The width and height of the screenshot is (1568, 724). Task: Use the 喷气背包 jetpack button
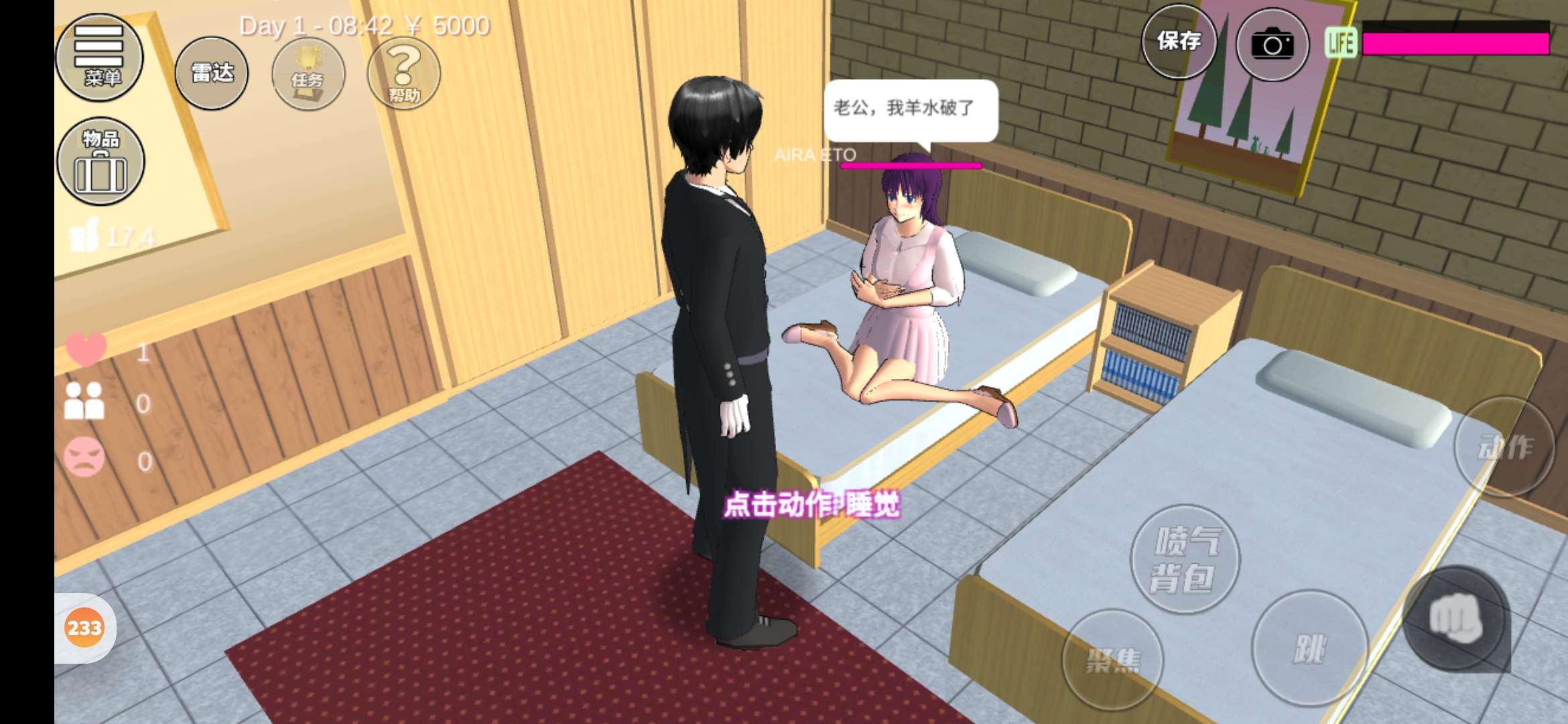point(1185,559)
